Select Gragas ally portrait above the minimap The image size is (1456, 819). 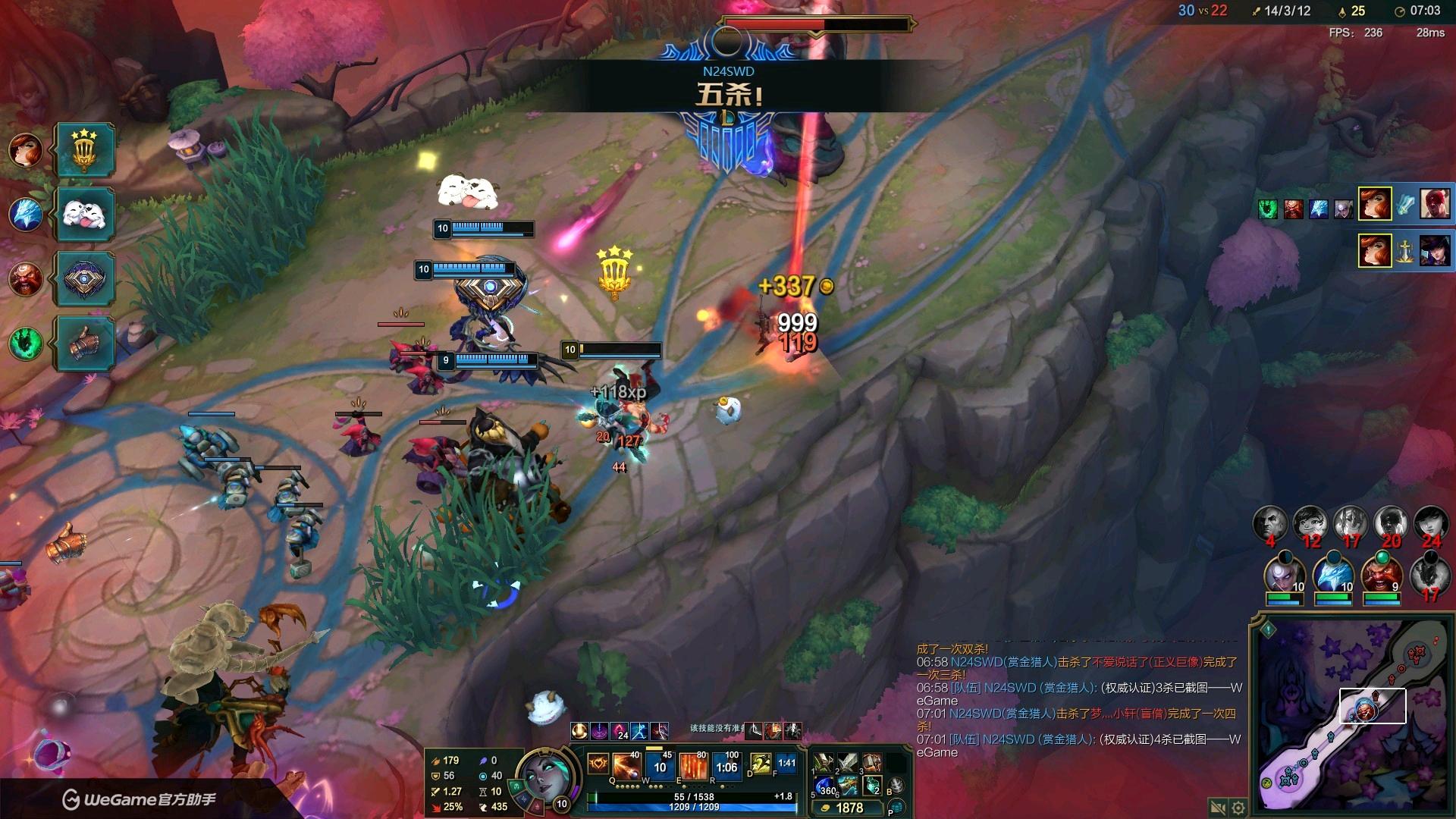click(x=1381, y=575)
